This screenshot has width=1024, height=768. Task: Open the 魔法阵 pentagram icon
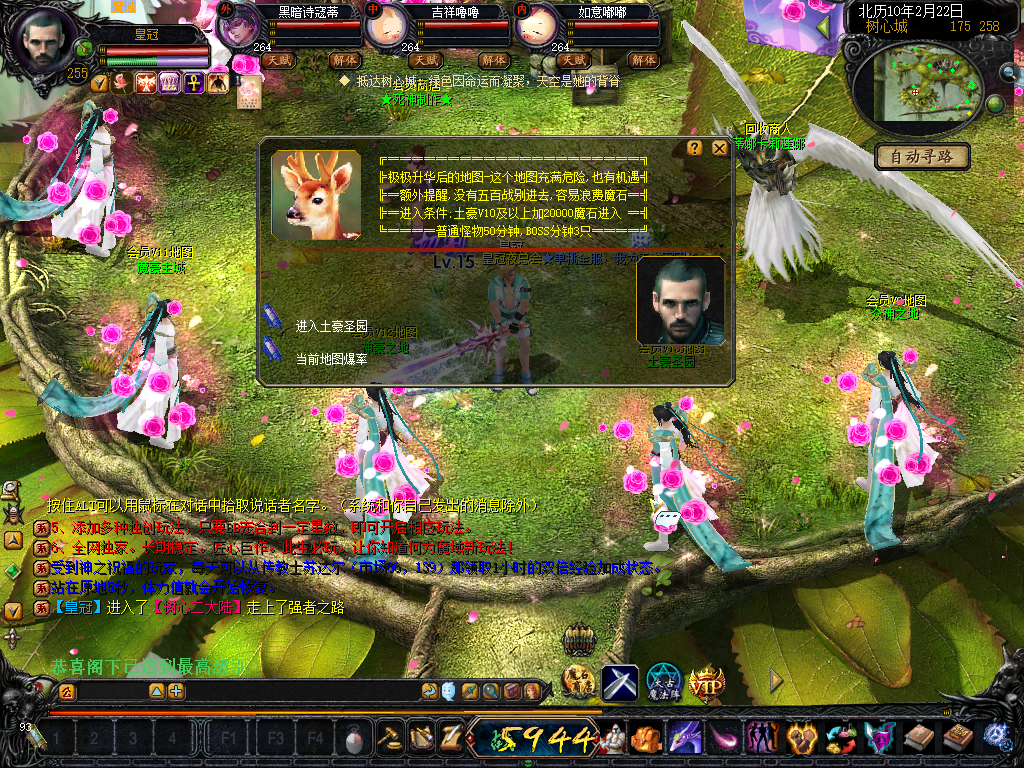663,682
